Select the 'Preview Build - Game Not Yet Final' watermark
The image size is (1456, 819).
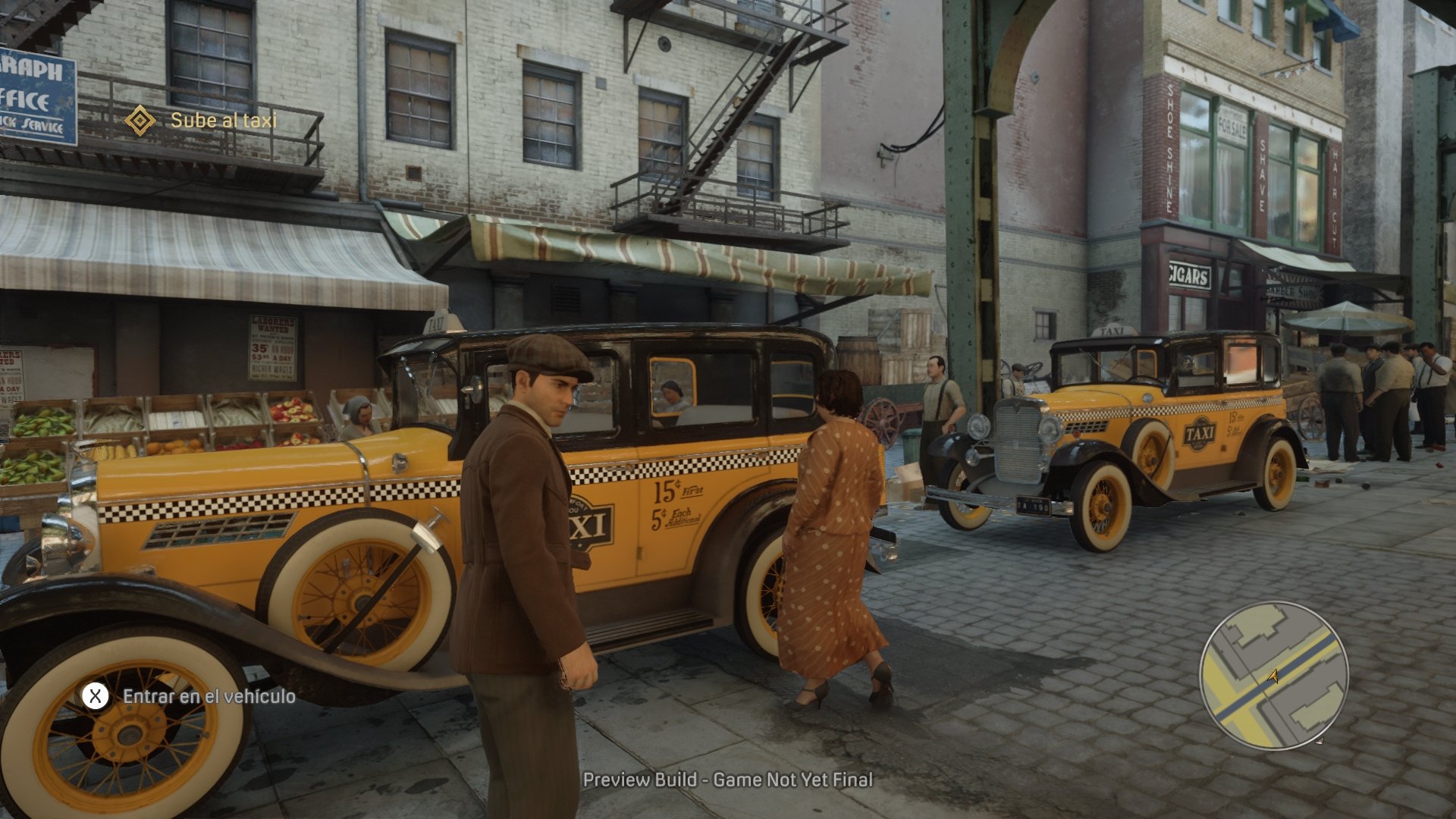(727, 779)
